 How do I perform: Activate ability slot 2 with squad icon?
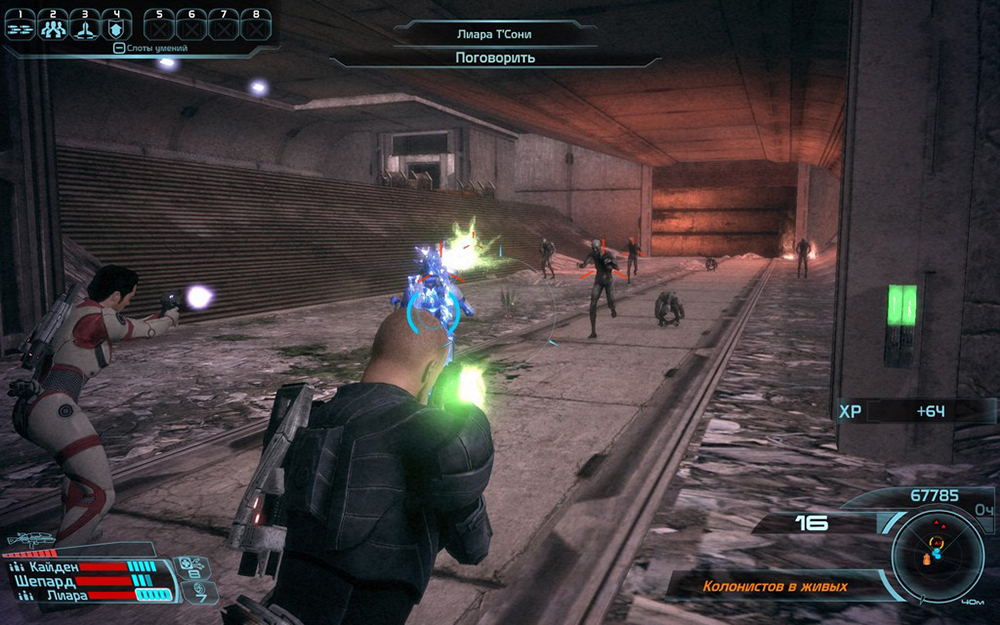[x=53, y=27]
